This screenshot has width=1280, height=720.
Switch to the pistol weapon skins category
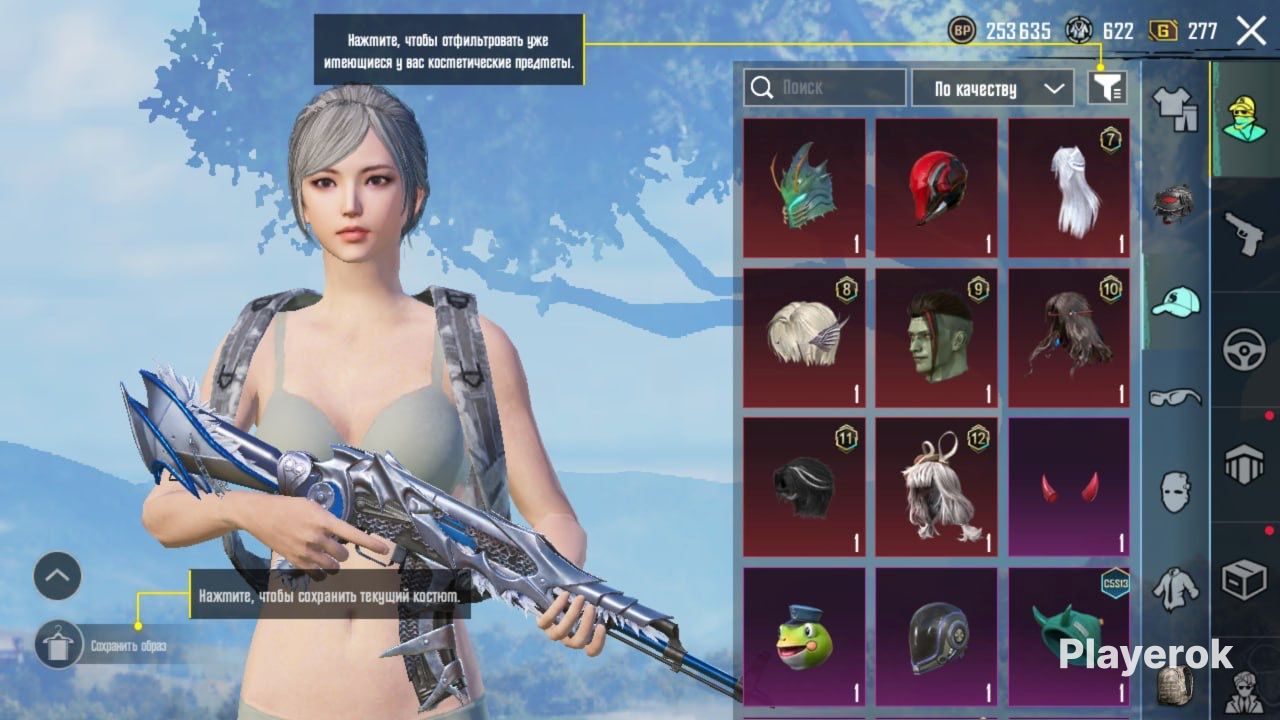point(1245,232)
